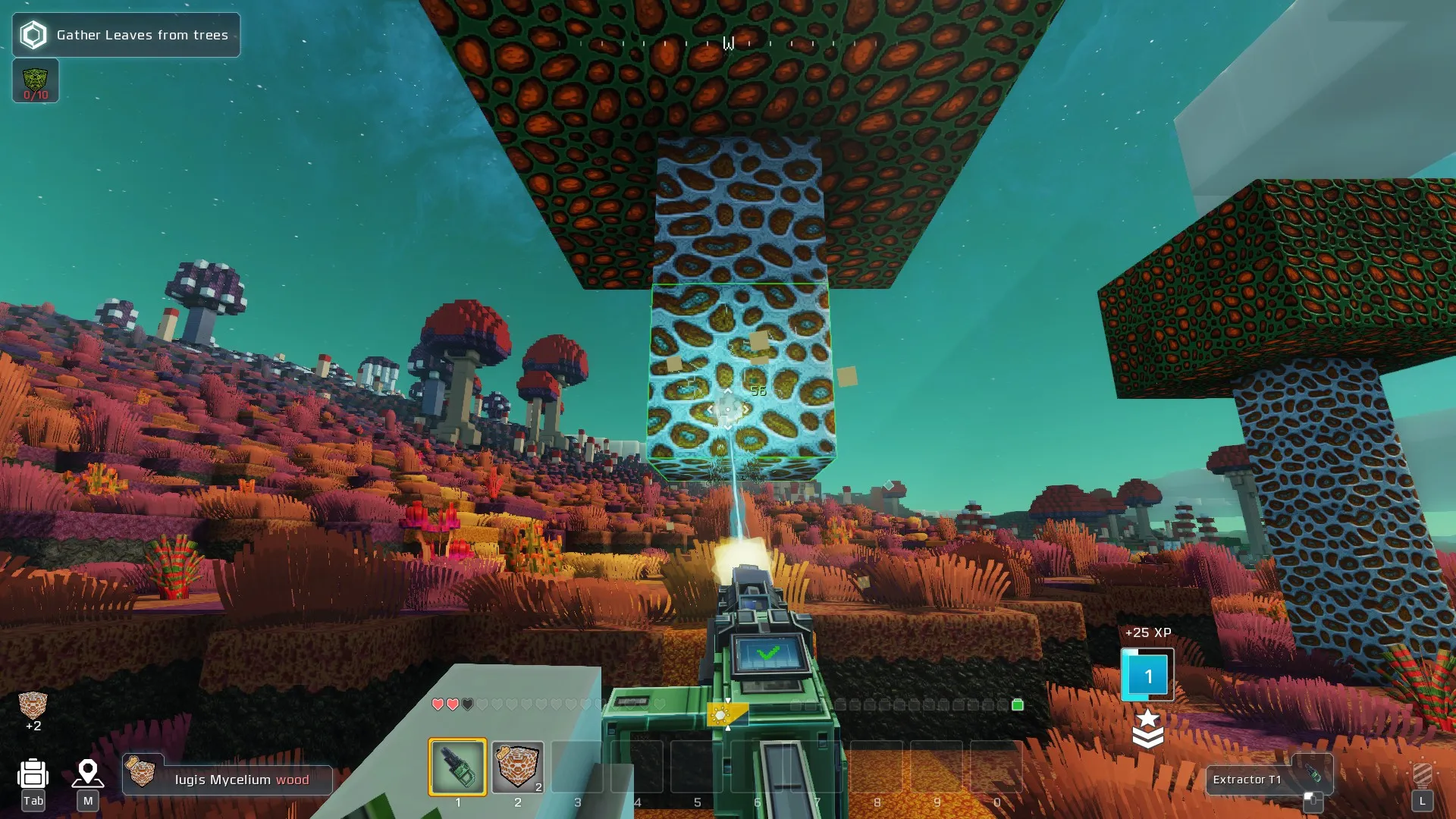1456x819 pixels.
Task: Select the Extractor T1 tool label
Action: 1247,780
